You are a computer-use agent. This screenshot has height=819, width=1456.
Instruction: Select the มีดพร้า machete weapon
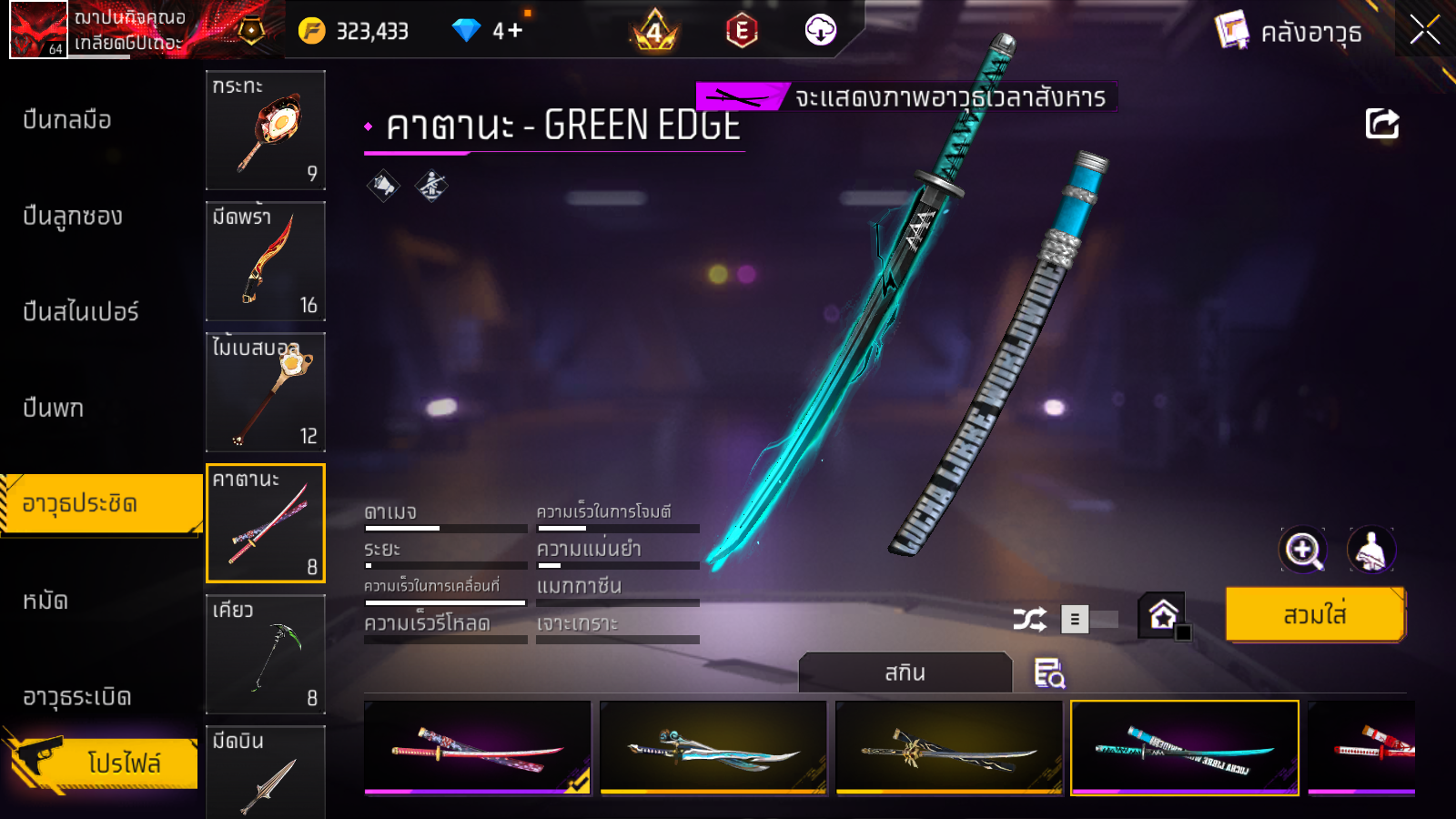[266, 261]
